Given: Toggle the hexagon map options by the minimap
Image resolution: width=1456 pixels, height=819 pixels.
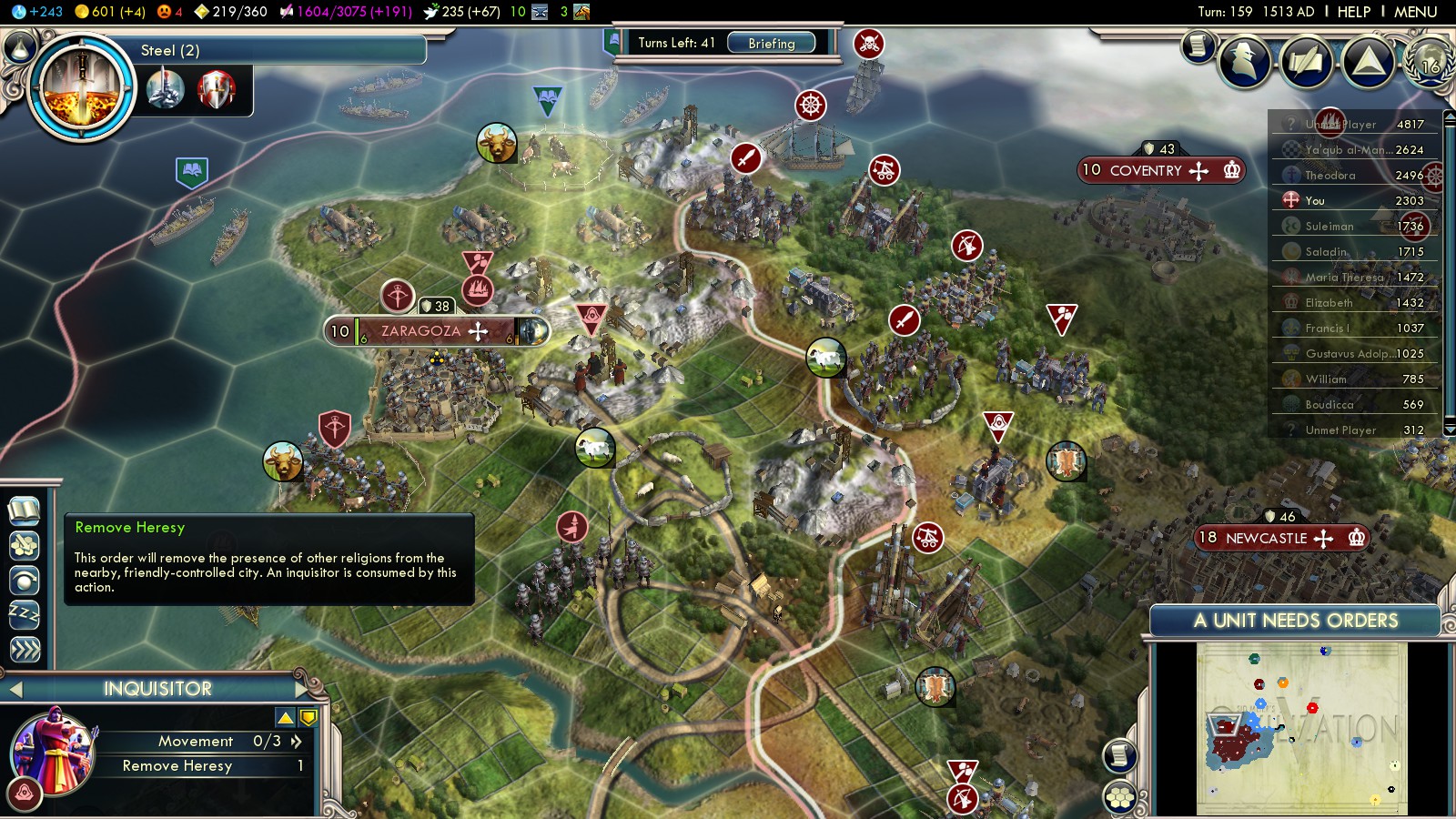Looking at the screenshot, I should (x=1120, y=797).
